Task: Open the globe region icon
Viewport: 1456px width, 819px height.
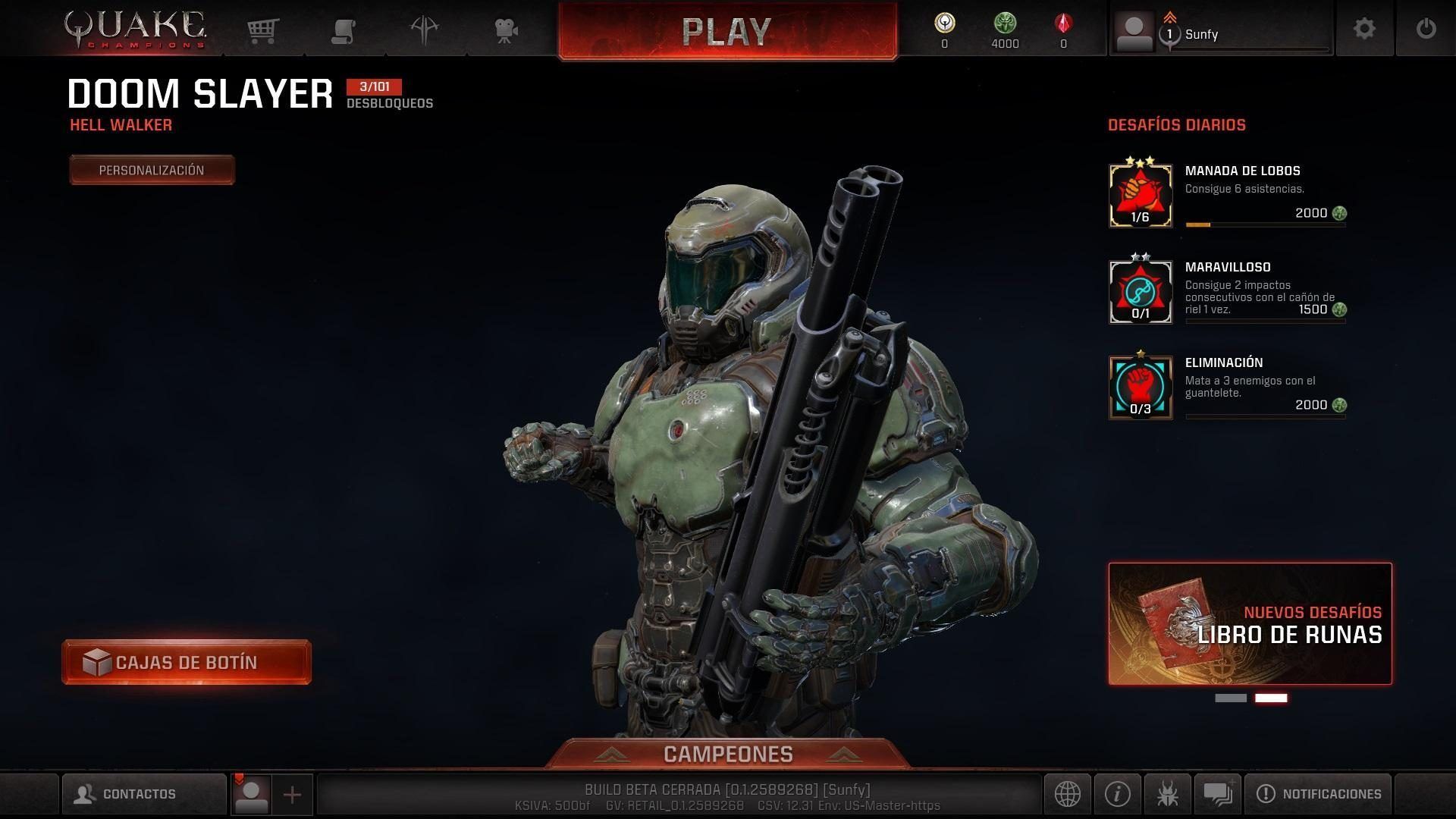Action: tap(1067, 794)
